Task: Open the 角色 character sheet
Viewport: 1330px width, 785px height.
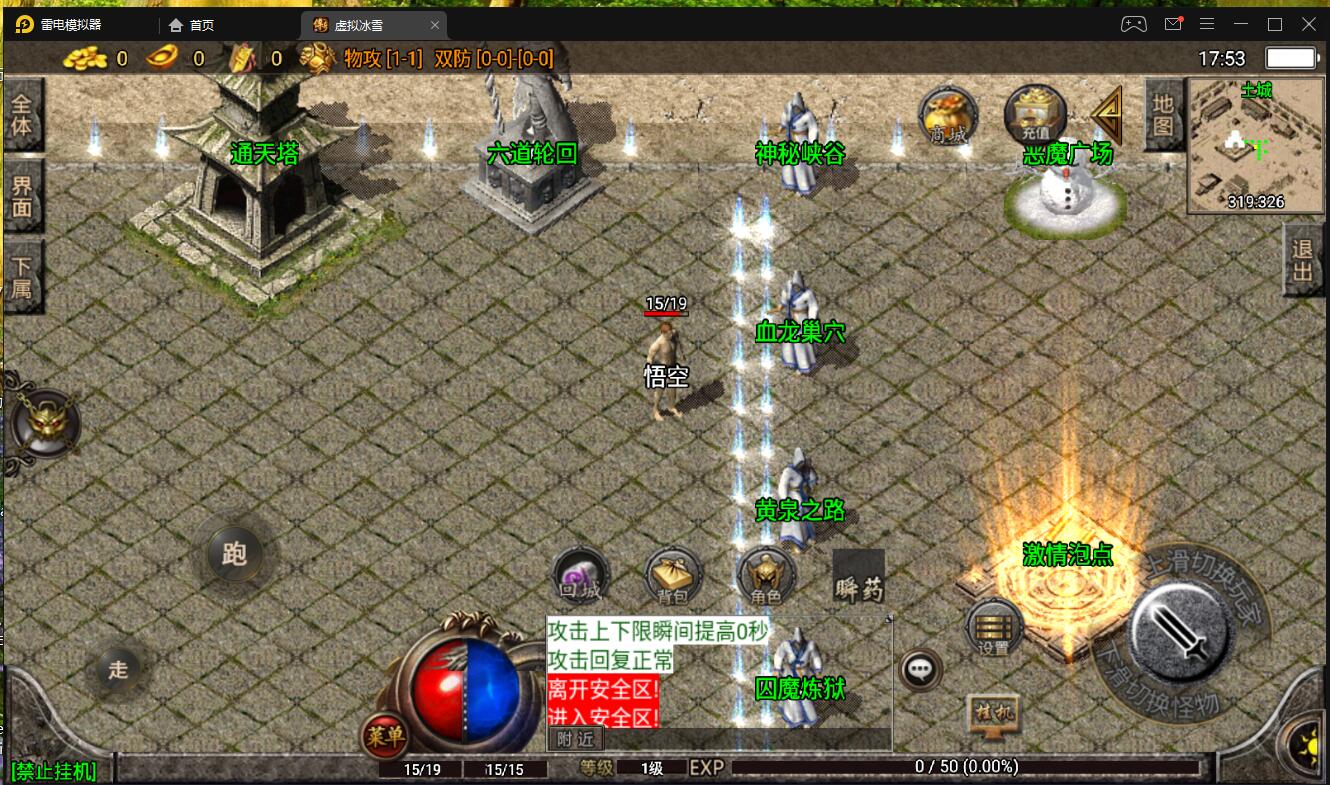Action: coord(766,577)
